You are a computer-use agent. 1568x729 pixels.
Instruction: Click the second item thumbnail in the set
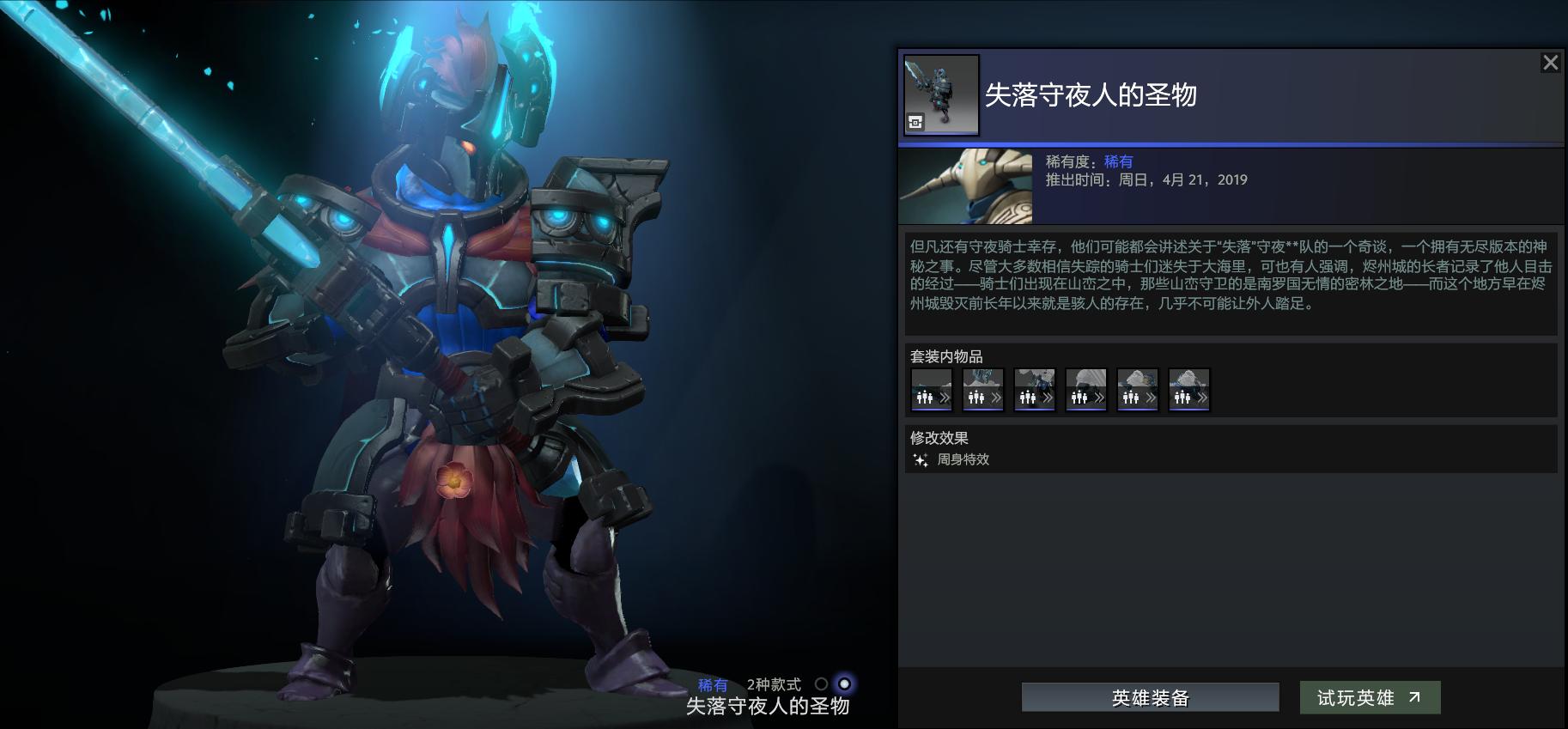click(x=983, y=390)
